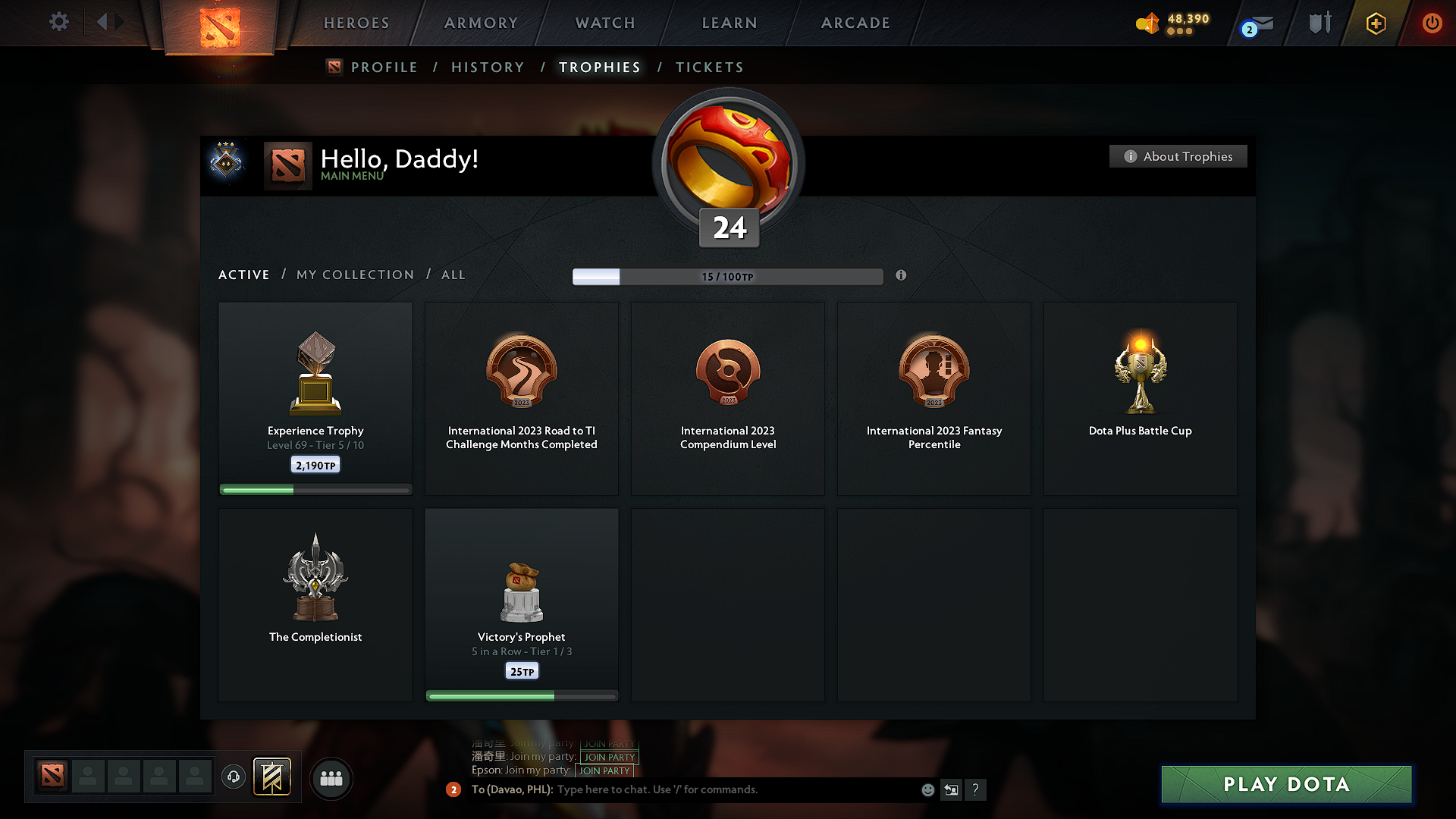Click the shield and sword loadout icon
The image size is (1456, 819).
(x=1319, y=23)
